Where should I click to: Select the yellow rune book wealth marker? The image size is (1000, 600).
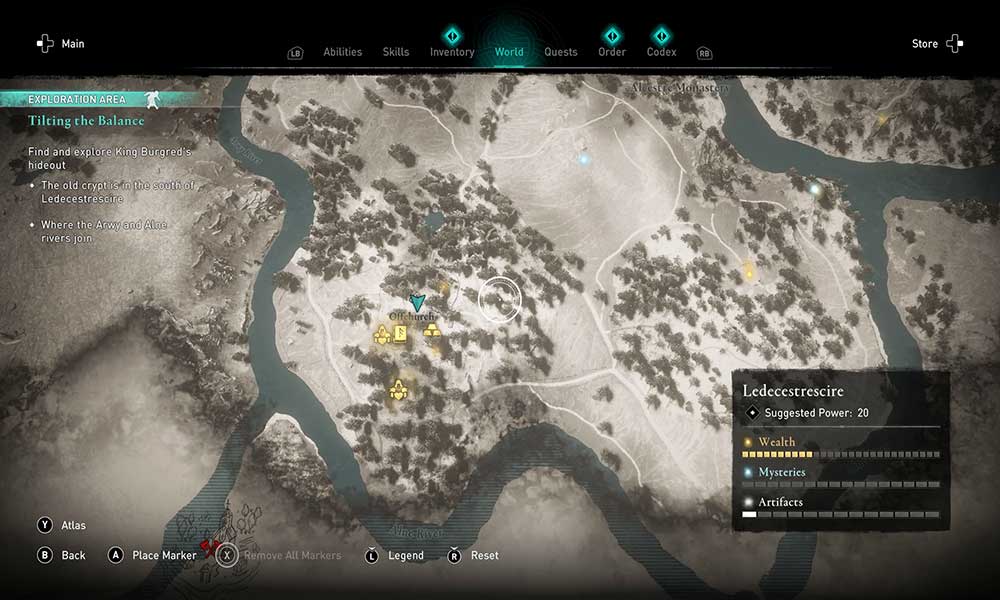tap(400, 335)
